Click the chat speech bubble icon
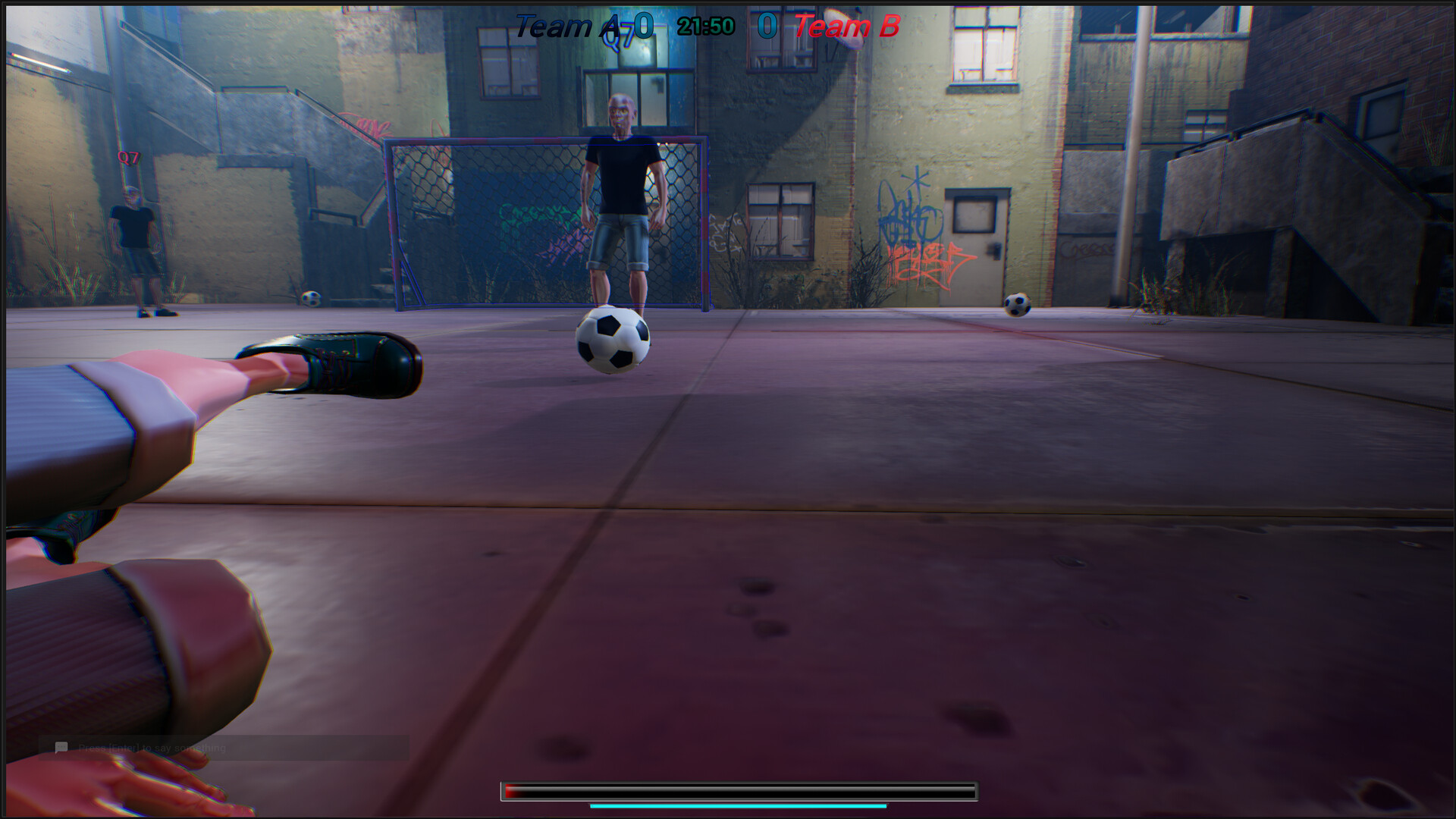Viewport: 1456px width, 819px height. tap(59, 747)
